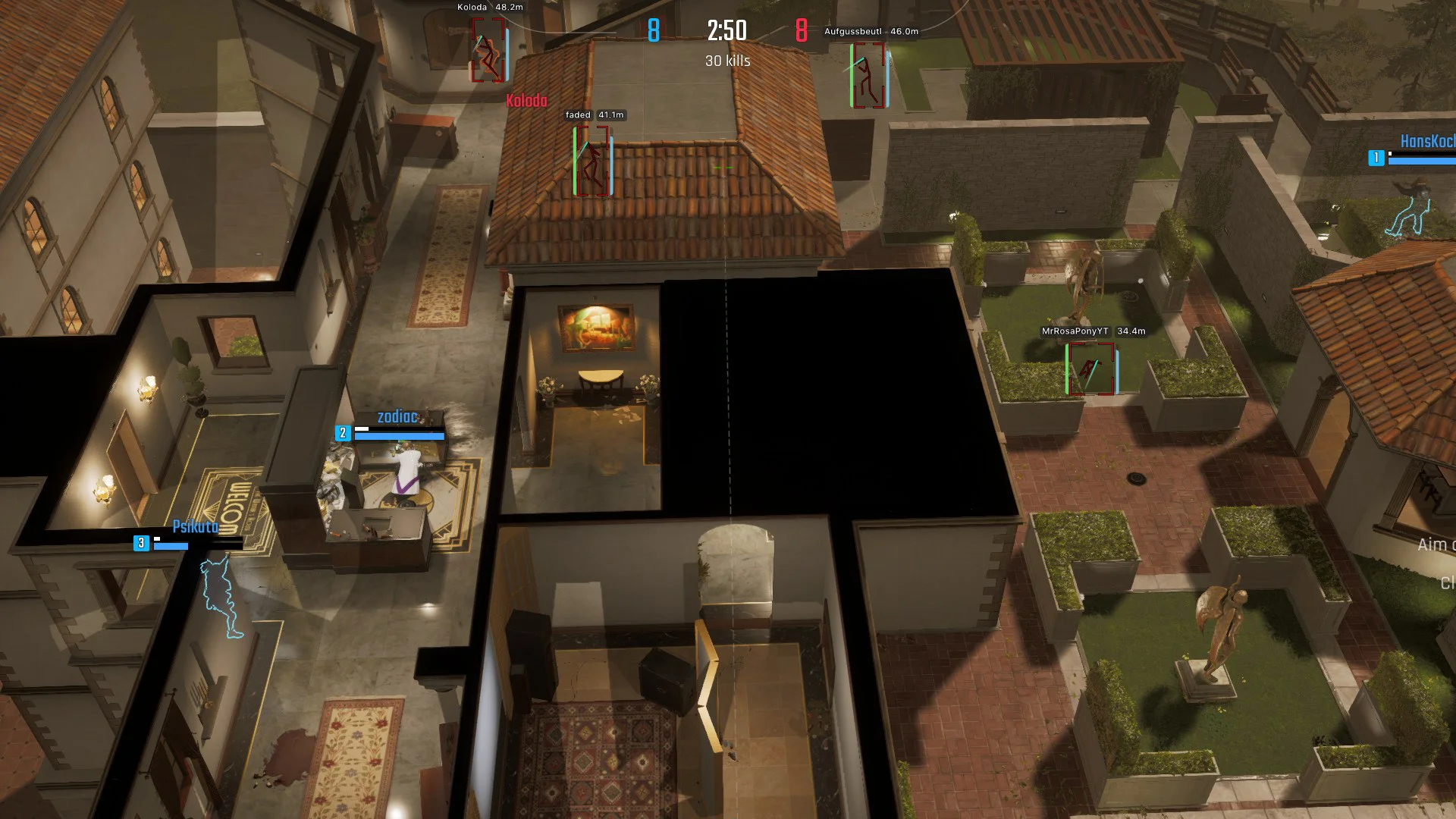
Task: Select teammate Psikuta's nameplate
Action: 195,527
